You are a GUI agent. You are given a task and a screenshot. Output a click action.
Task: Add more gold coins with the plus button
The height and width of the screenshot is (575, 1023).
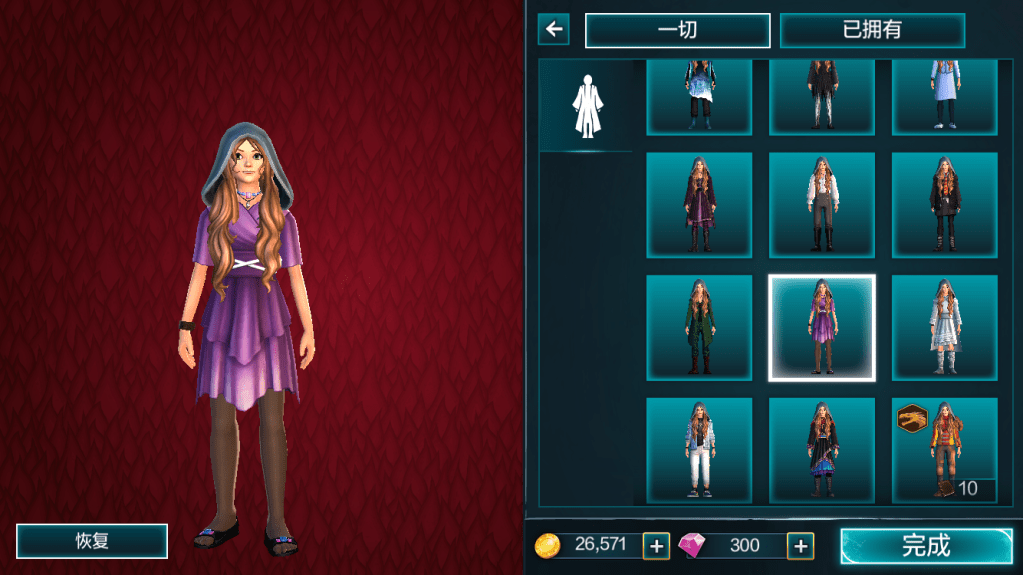coord(656,546)
